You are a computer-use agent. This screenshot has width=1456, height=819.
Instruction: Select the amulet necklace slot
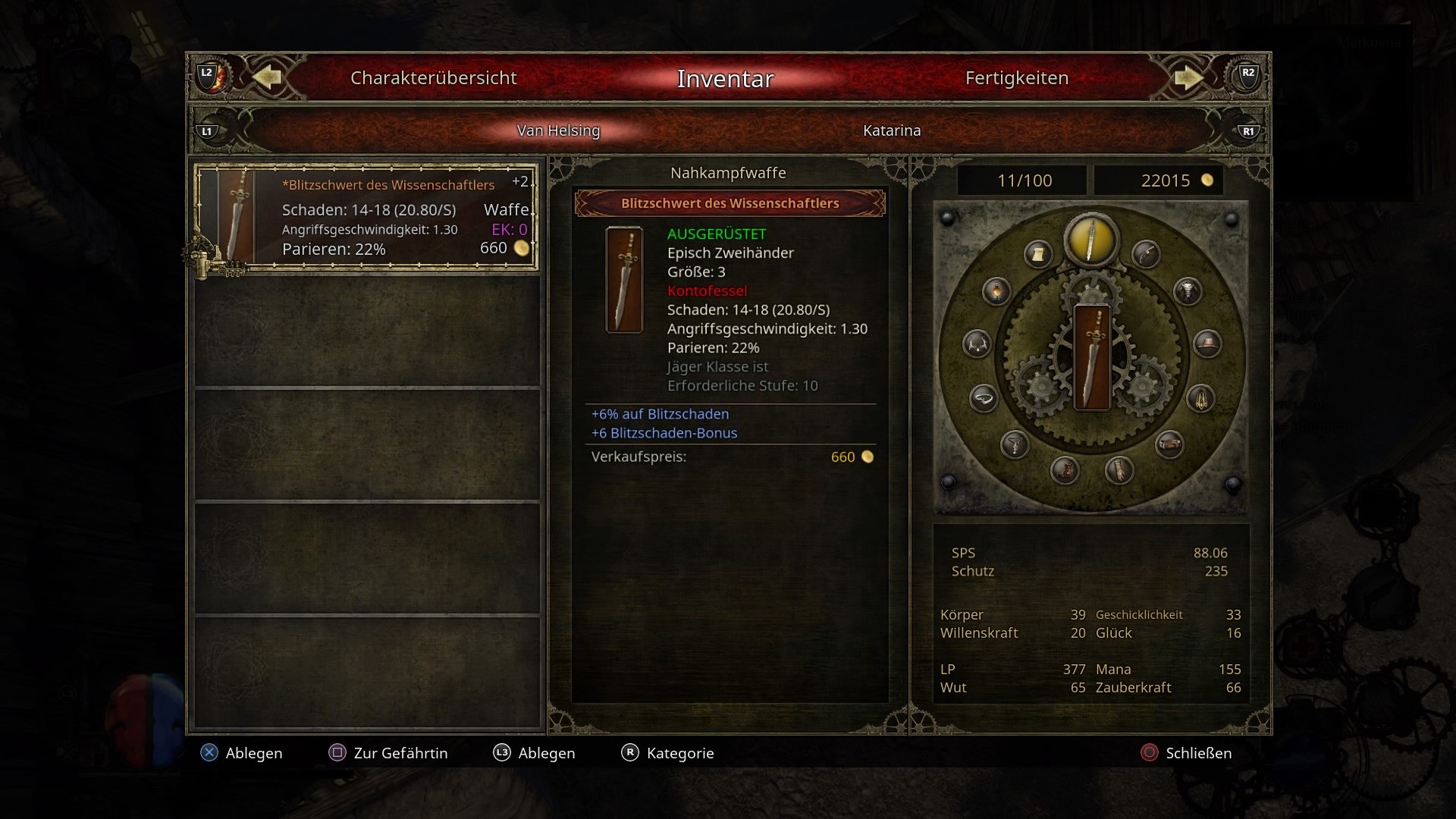[x=1013, y=444]
